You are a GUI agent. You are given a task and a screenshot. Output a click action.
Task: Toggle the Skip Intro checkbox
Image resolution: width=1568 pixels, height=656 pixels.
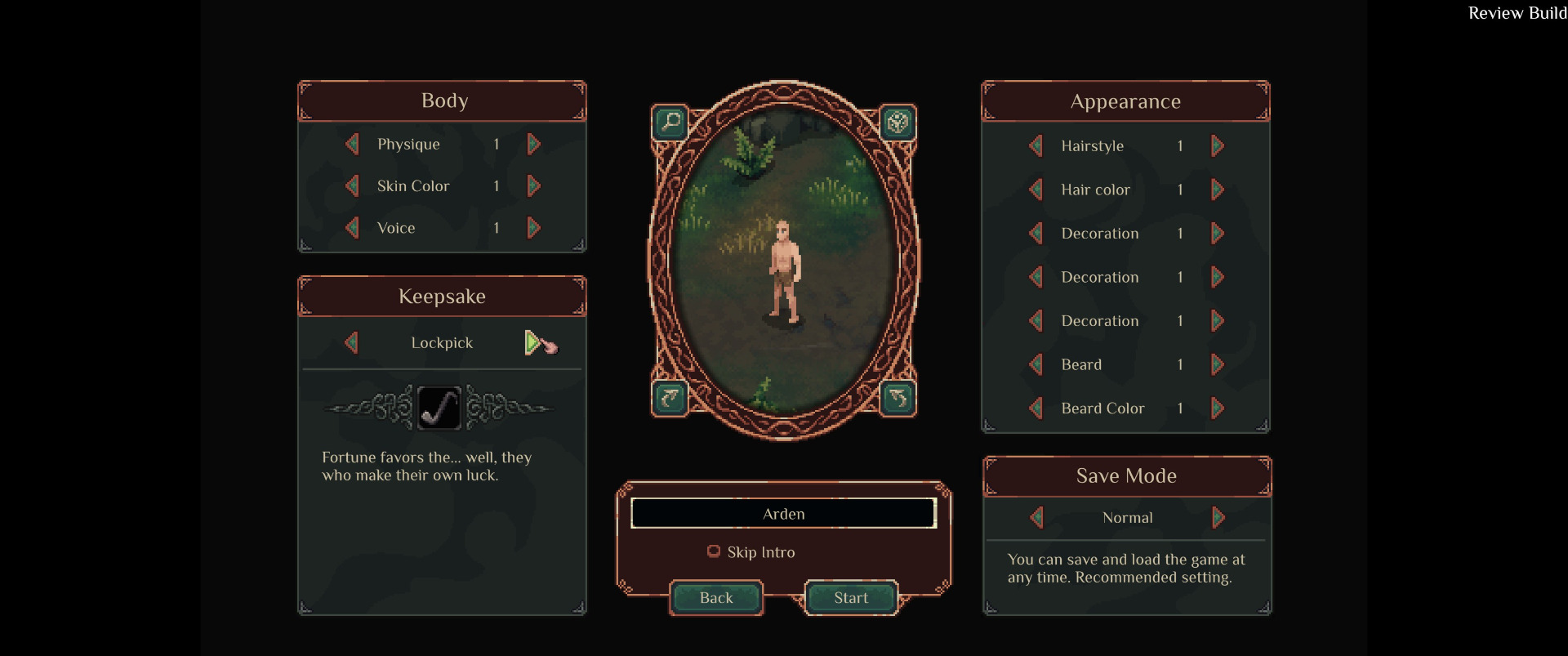pos(714,552)
